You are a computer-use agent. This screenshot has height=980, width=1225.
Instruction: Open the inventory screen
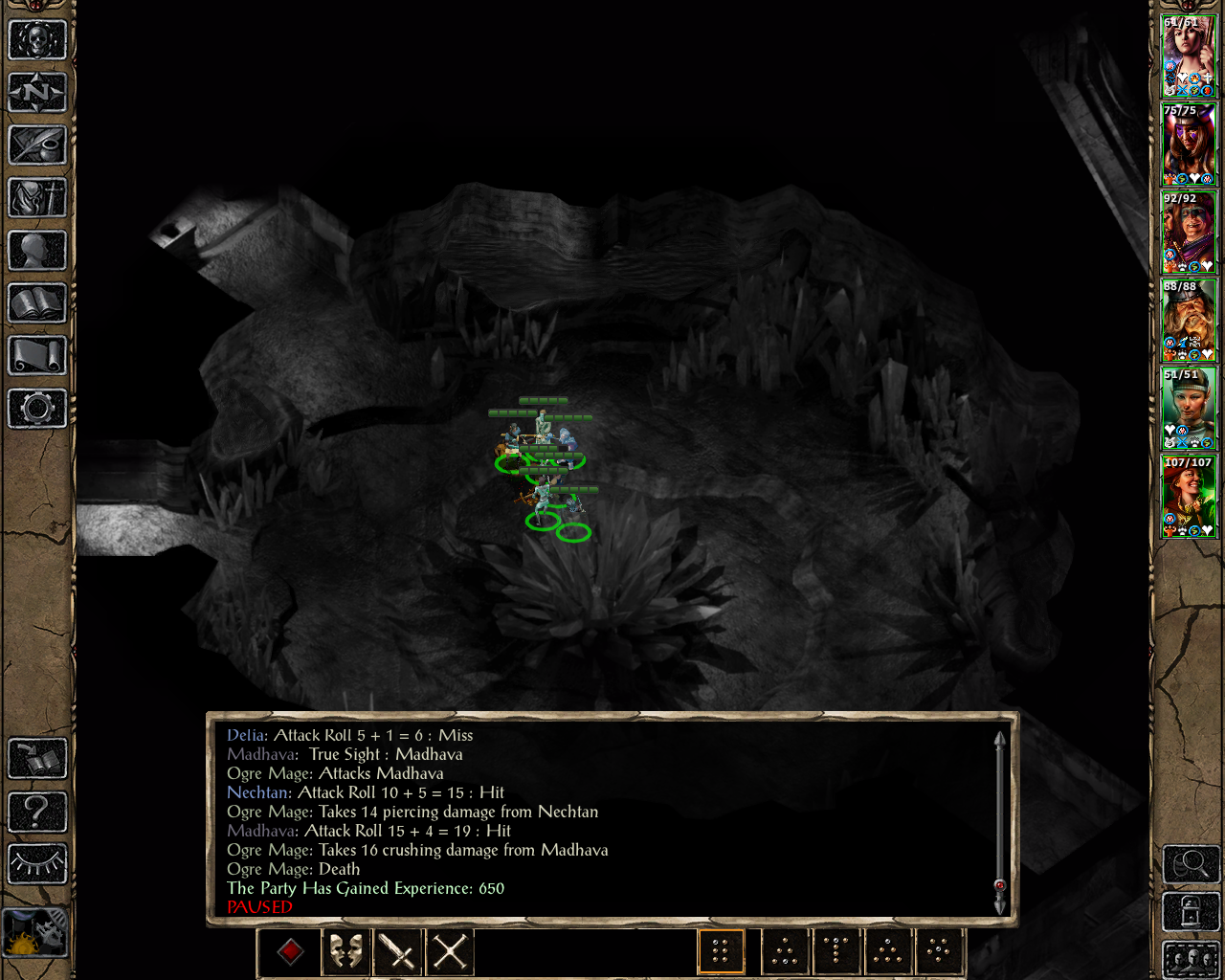[x=37, y=198]
